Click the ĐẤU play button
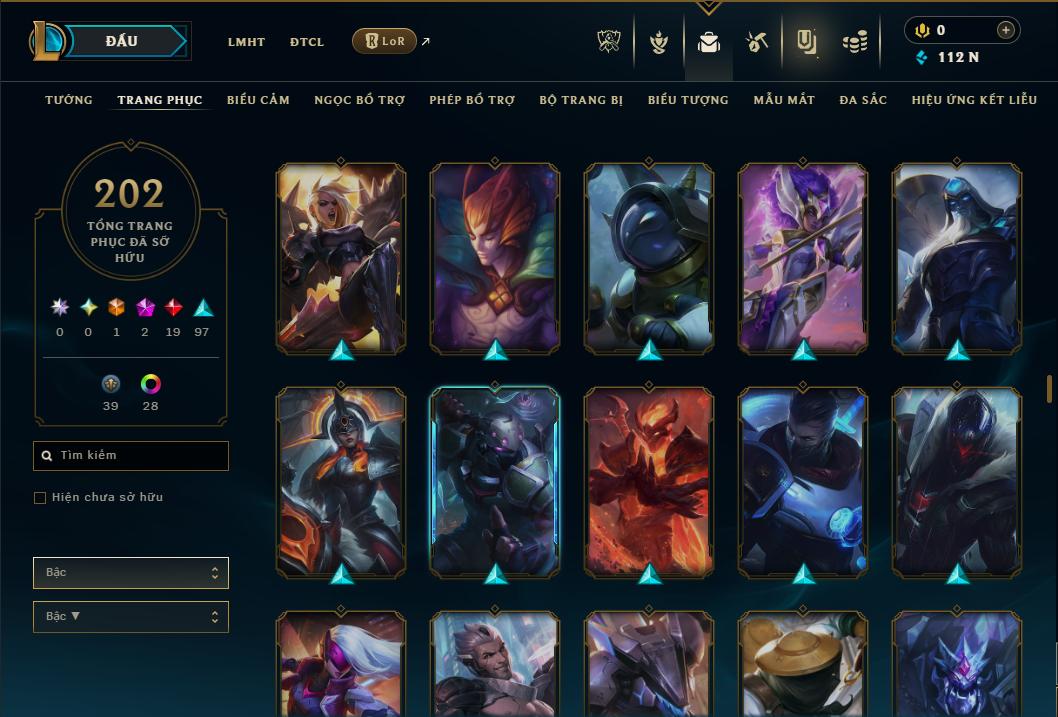 click(x=121, y=41)
